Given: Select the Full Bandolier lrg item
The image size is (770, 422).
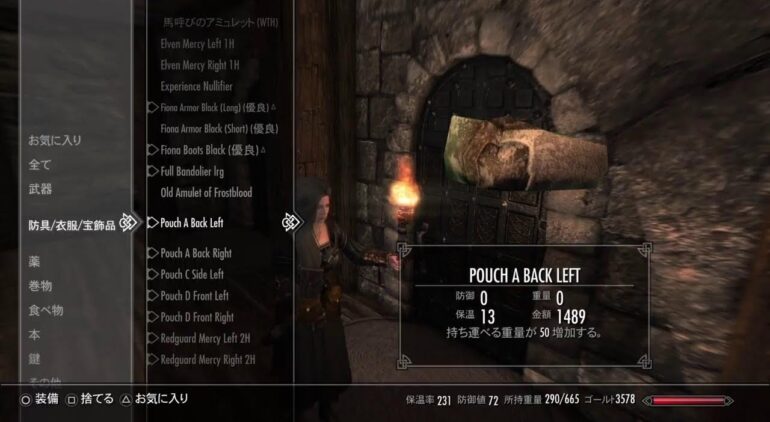Looking at the screenshot, I should 195,171.
